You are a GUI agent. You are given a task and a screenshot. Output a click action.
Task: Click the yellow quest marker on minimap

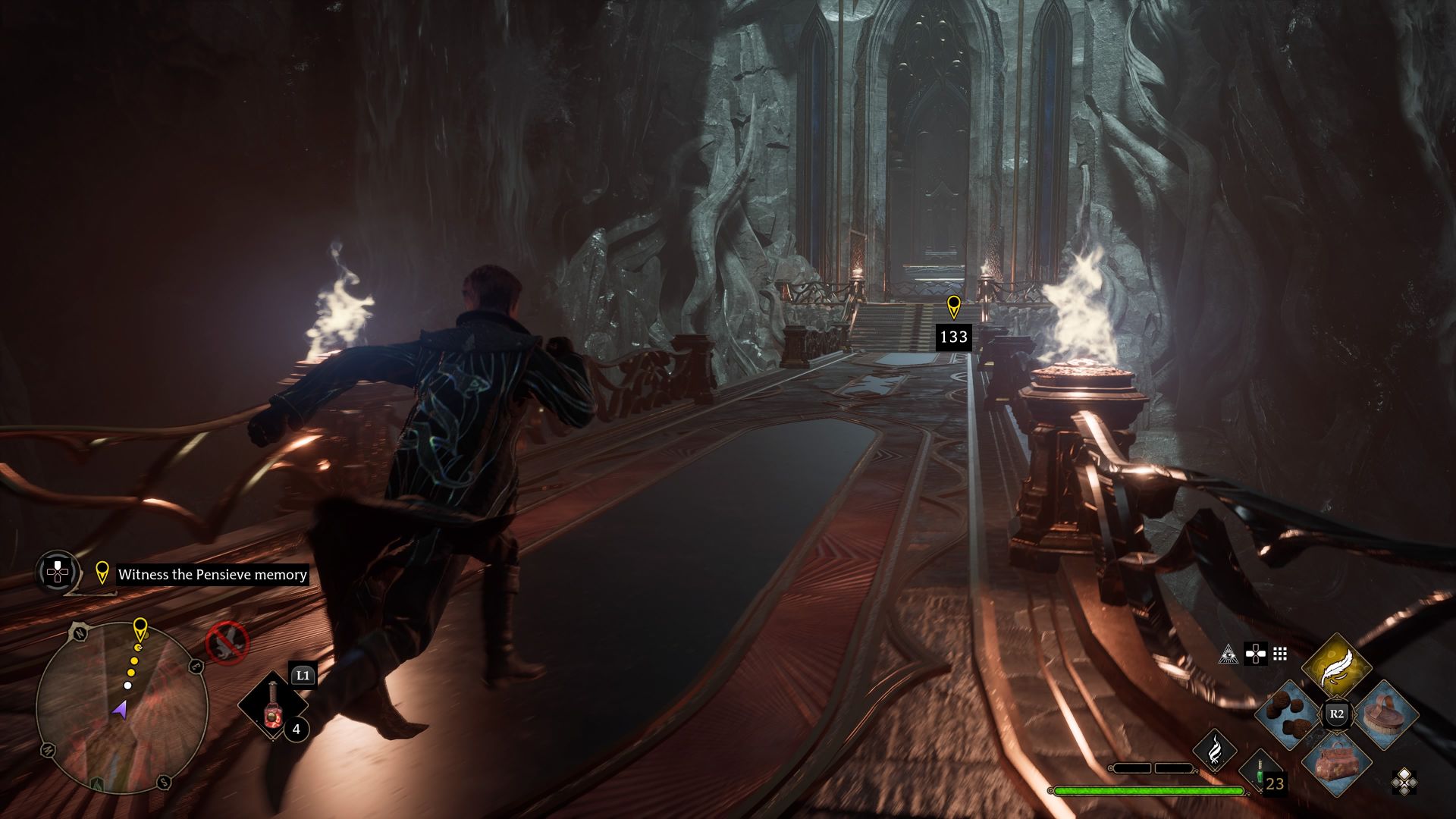[140, 629]
